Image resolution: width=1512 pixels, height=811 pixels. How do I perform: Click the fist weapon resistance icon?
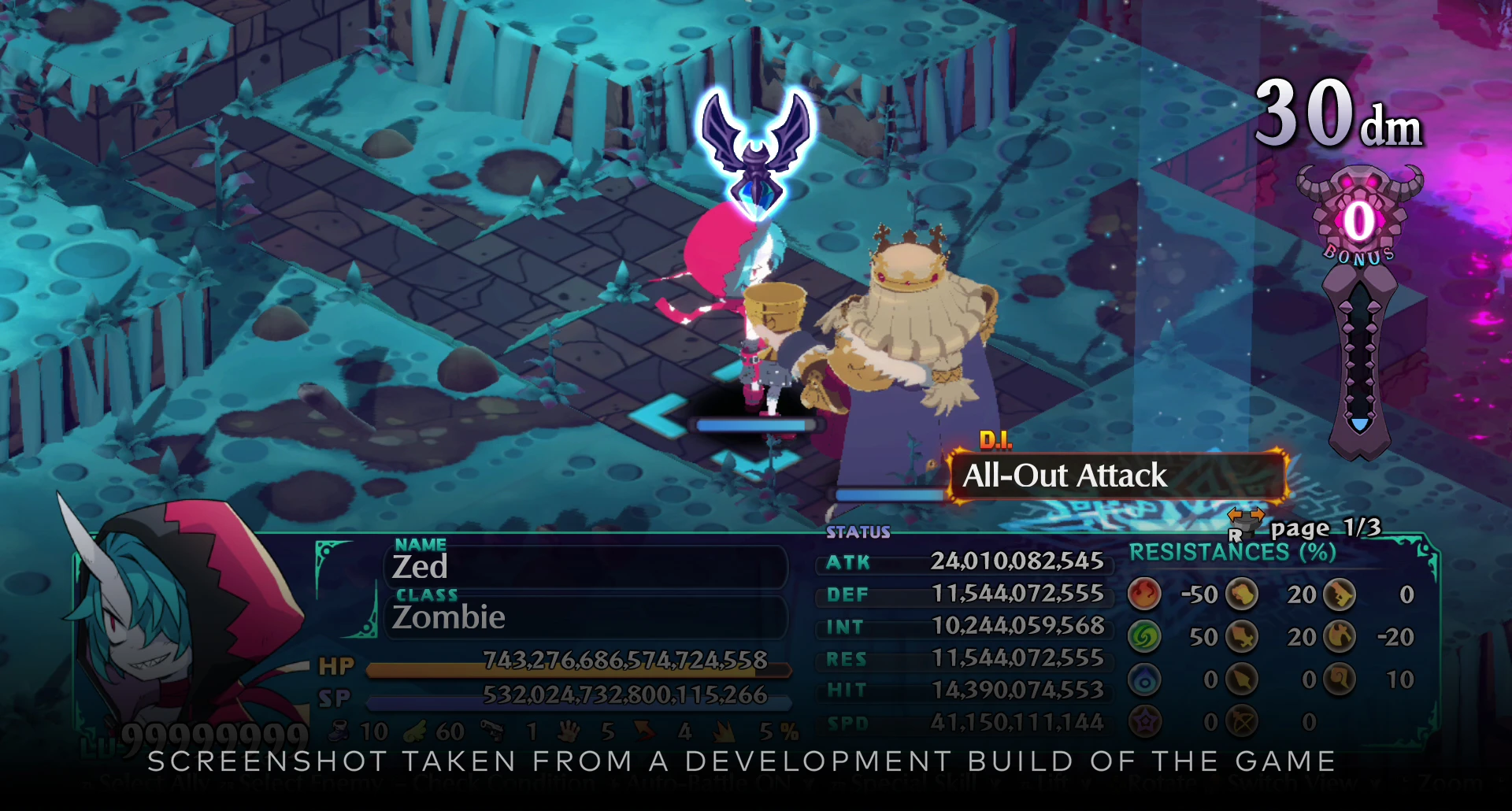click(1242, 595)
